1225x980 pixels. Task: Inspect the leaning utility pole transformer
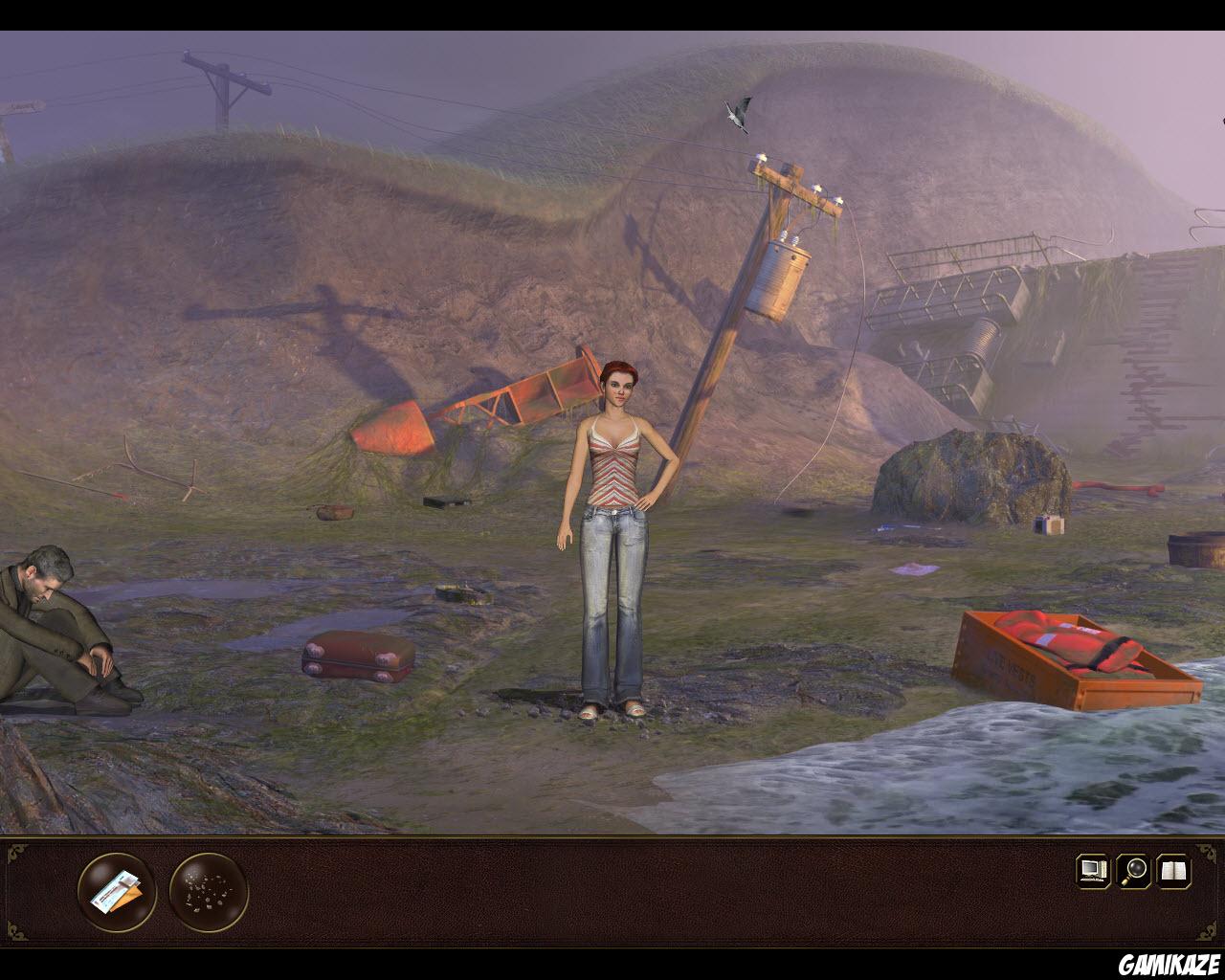point(783,278)
